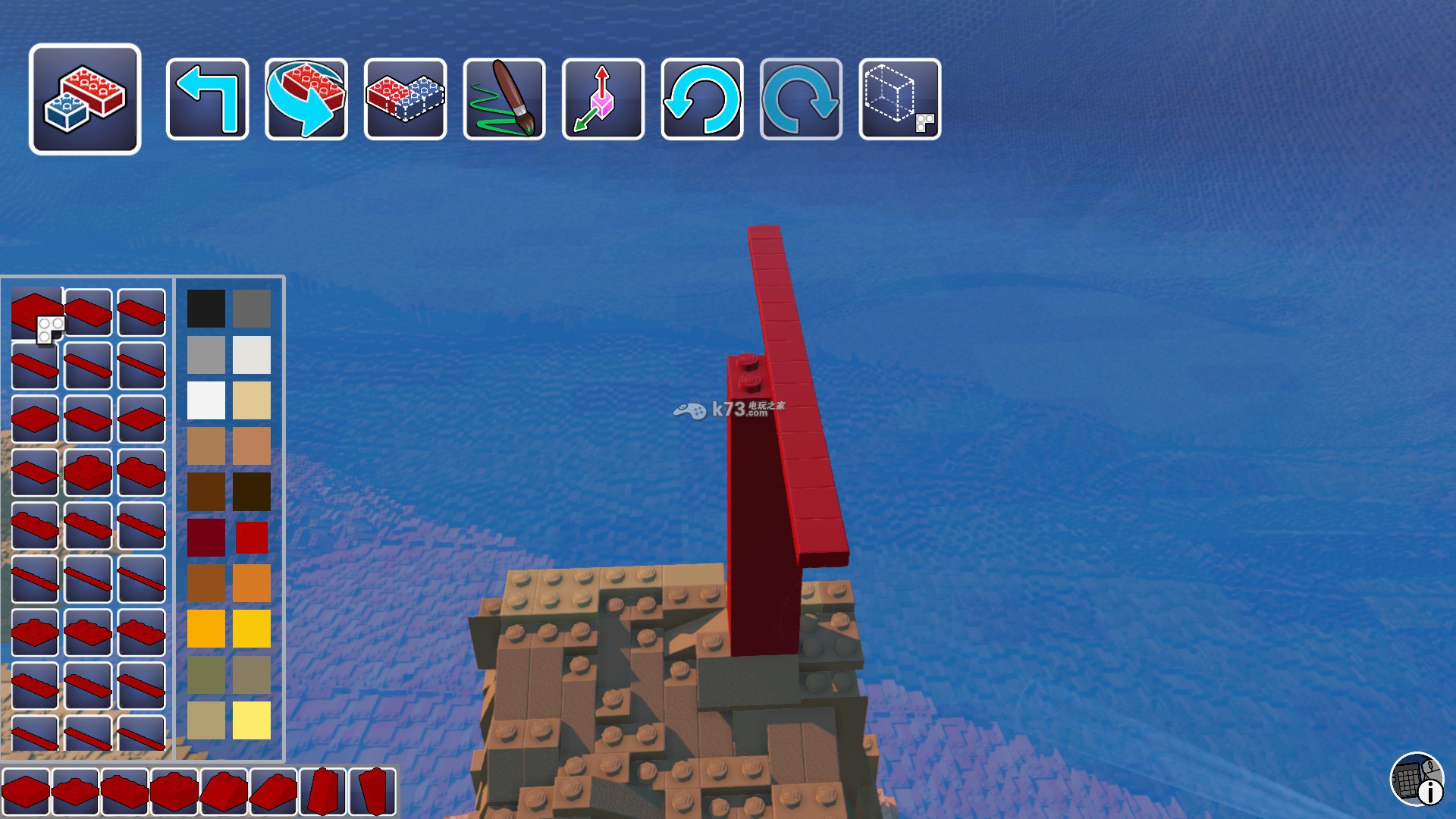Pick the black color swatch
Viewport: 1456px width, 819px height.
click(206, 309)
